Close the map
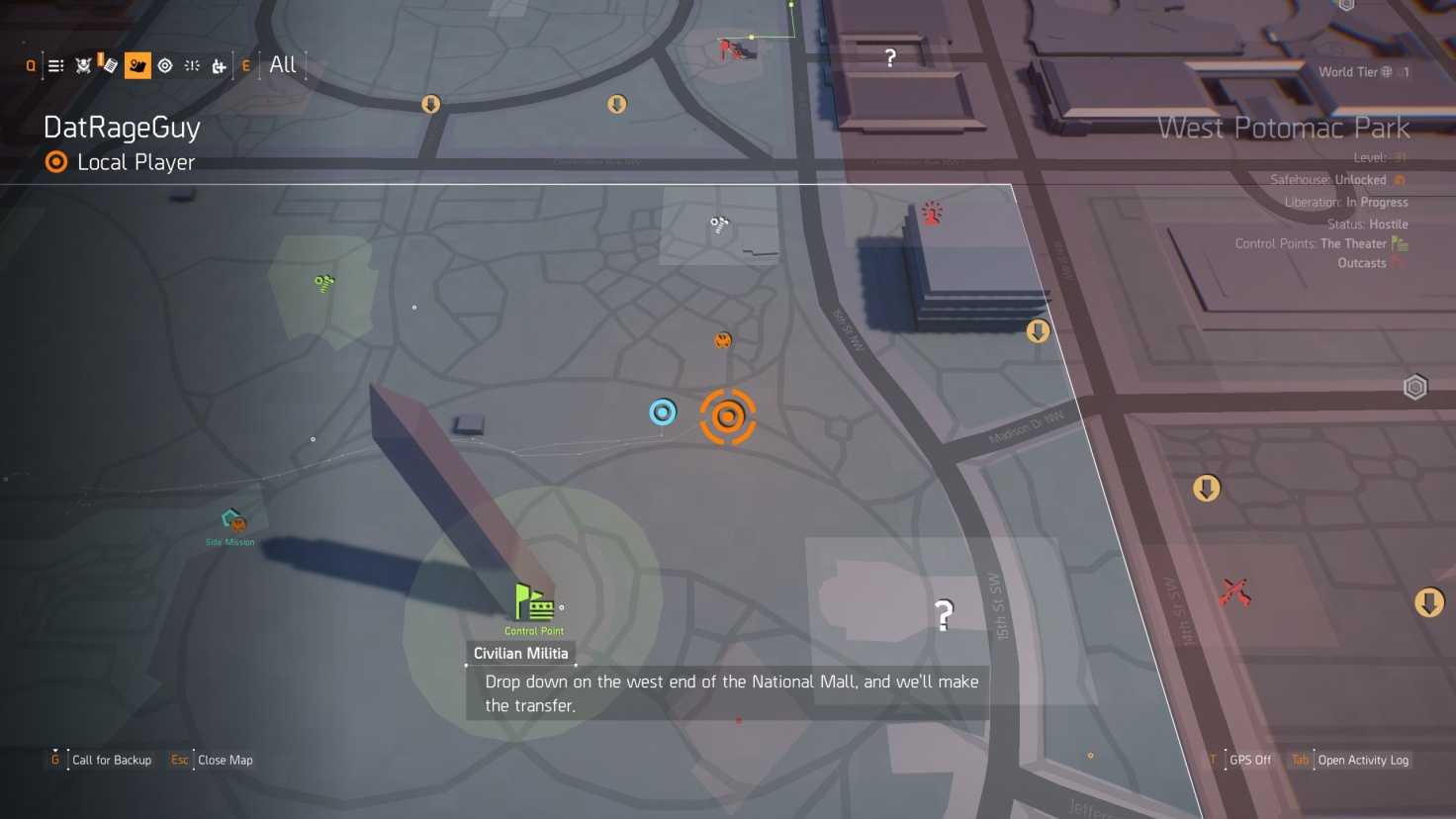This screenshot has width=1456, height=819. [x=225, y=760]
